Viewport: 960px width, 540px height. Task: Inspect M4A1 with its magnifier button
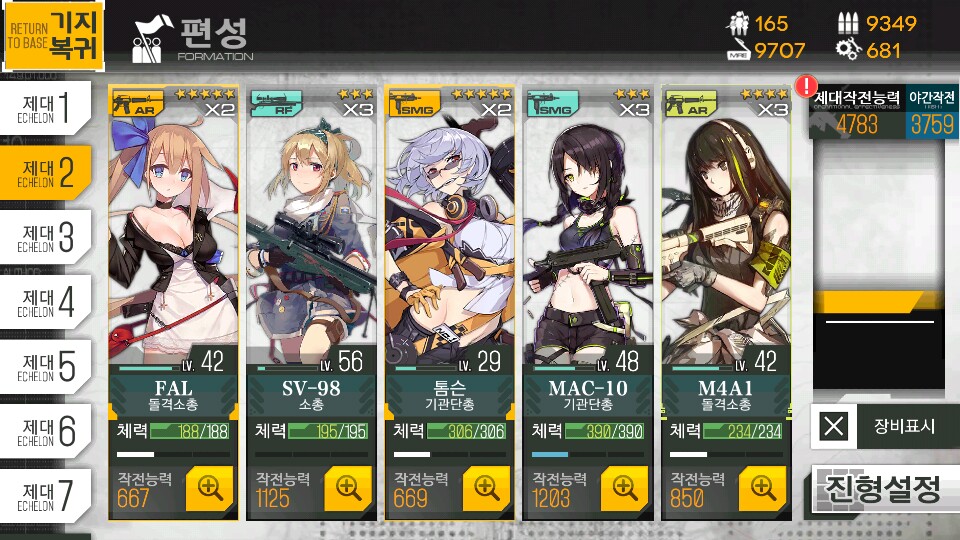(763, 487)
